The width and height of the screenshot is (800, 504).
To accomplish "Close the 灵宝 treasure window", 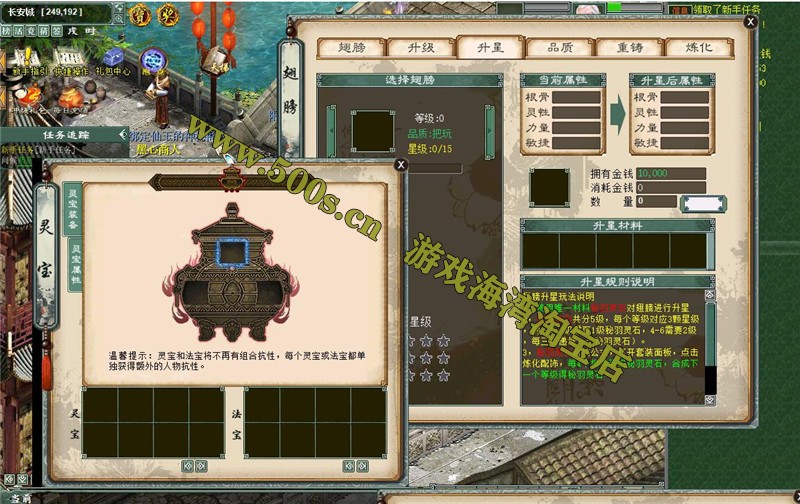I will tap(401, 164).
